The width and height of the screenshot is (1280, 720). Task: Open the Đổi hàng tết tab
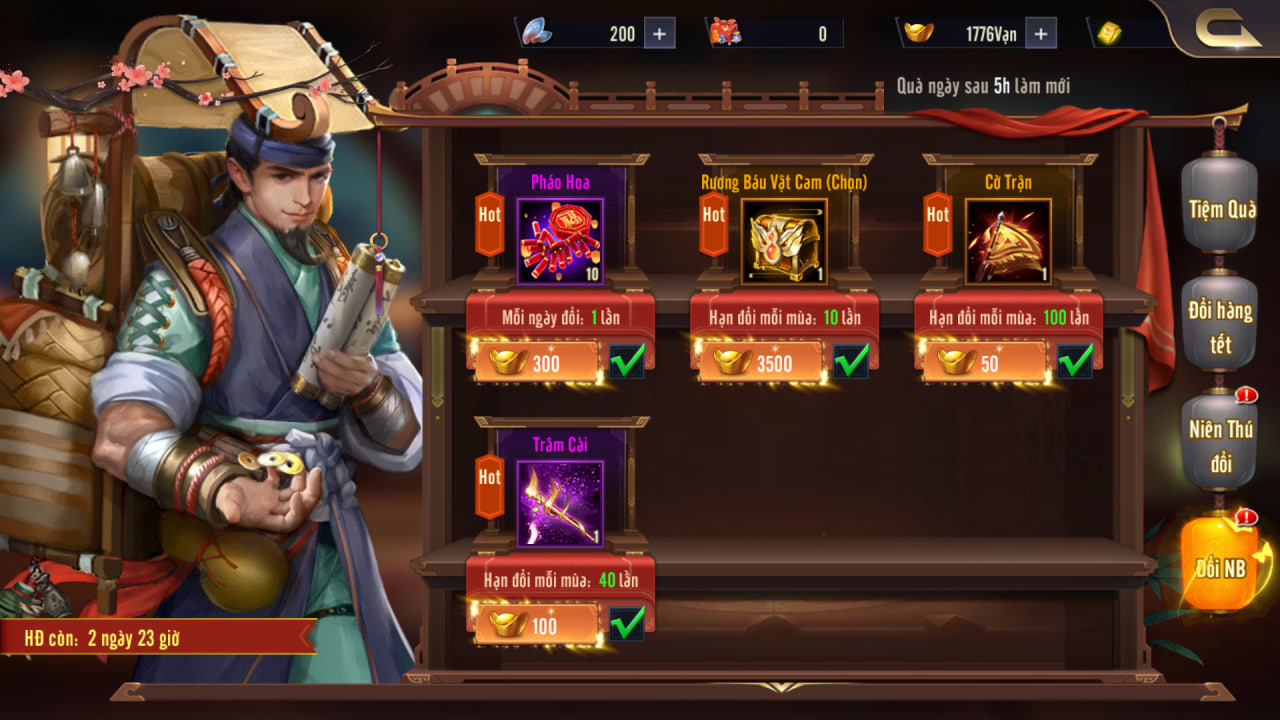1220,326
